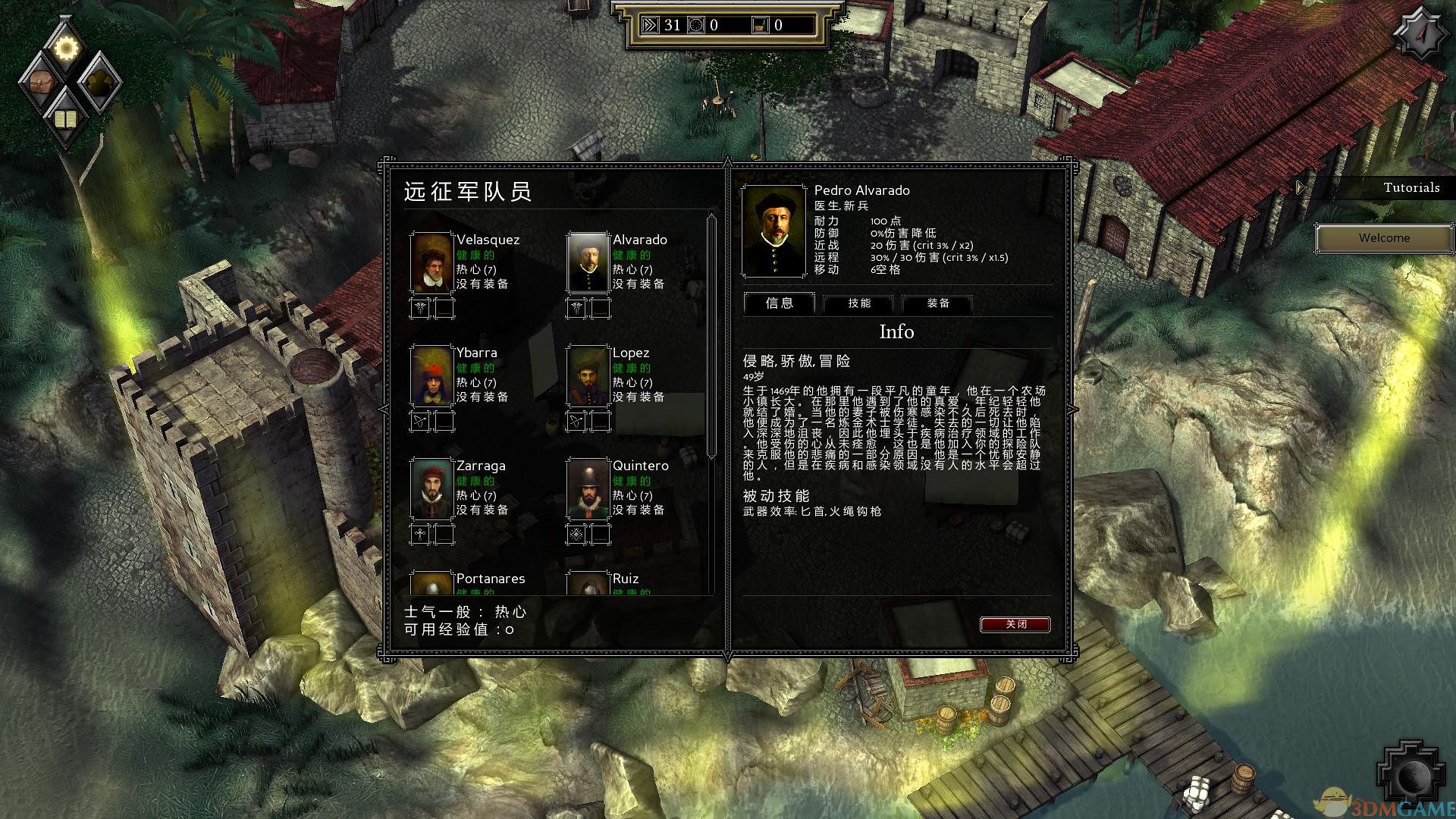Click the caduceus medic icon under Velasquez
Image resolution: width=1456 pixels, height=819 pixels.
(422, 308)
